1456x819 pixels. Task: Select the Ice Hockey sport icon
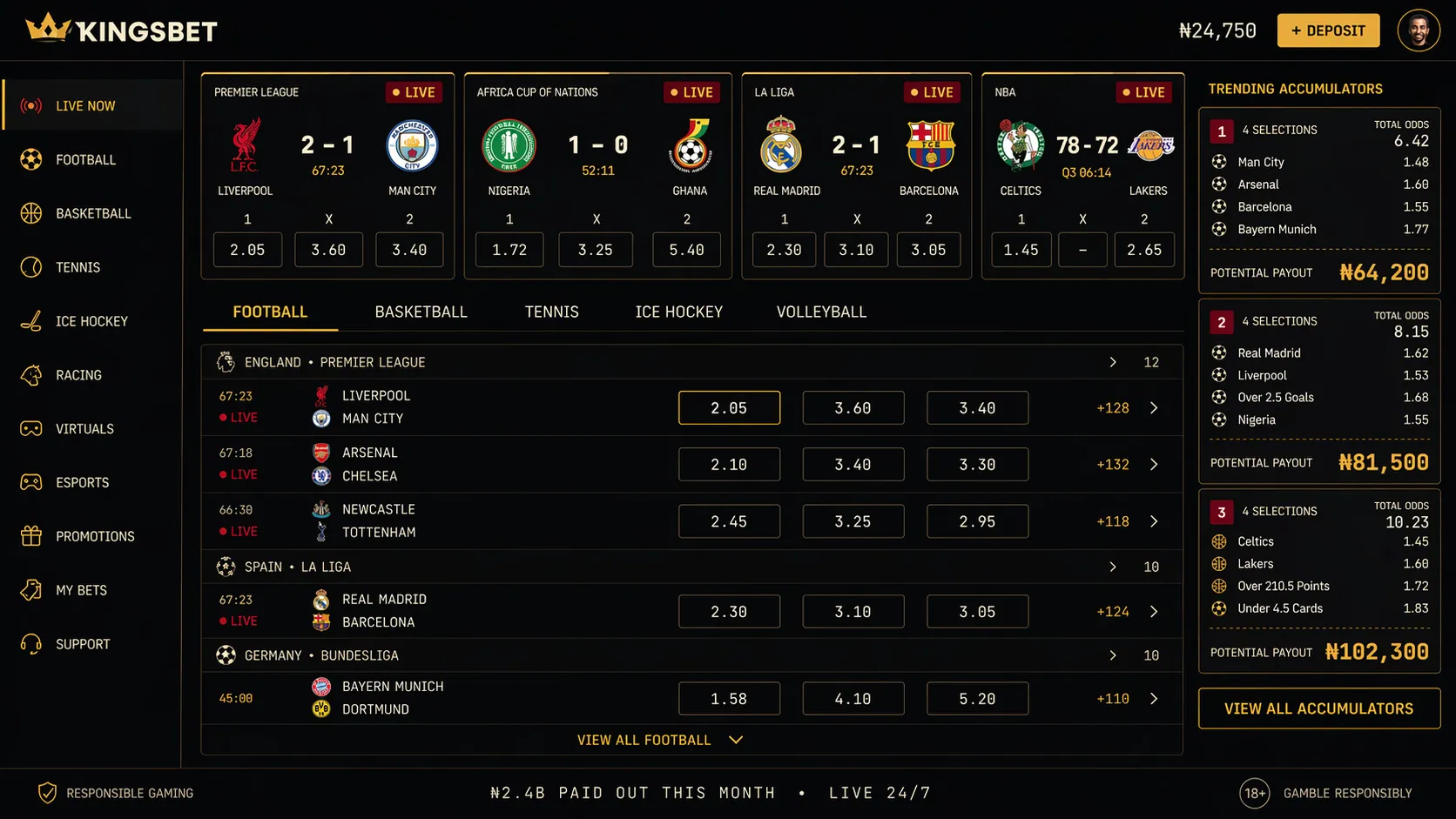click(32, 321)
